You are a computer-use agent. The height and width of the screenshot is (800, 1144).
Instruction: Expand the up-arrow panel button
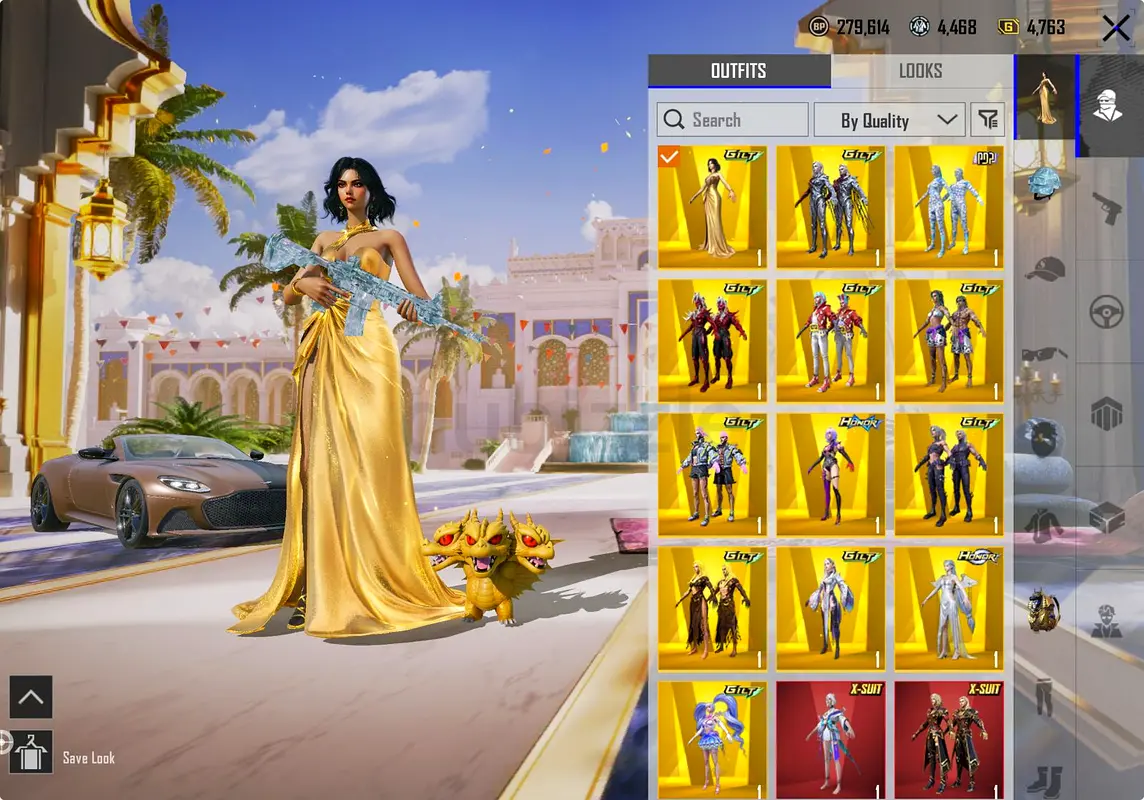pyautogui.click(x=30, y=698)
